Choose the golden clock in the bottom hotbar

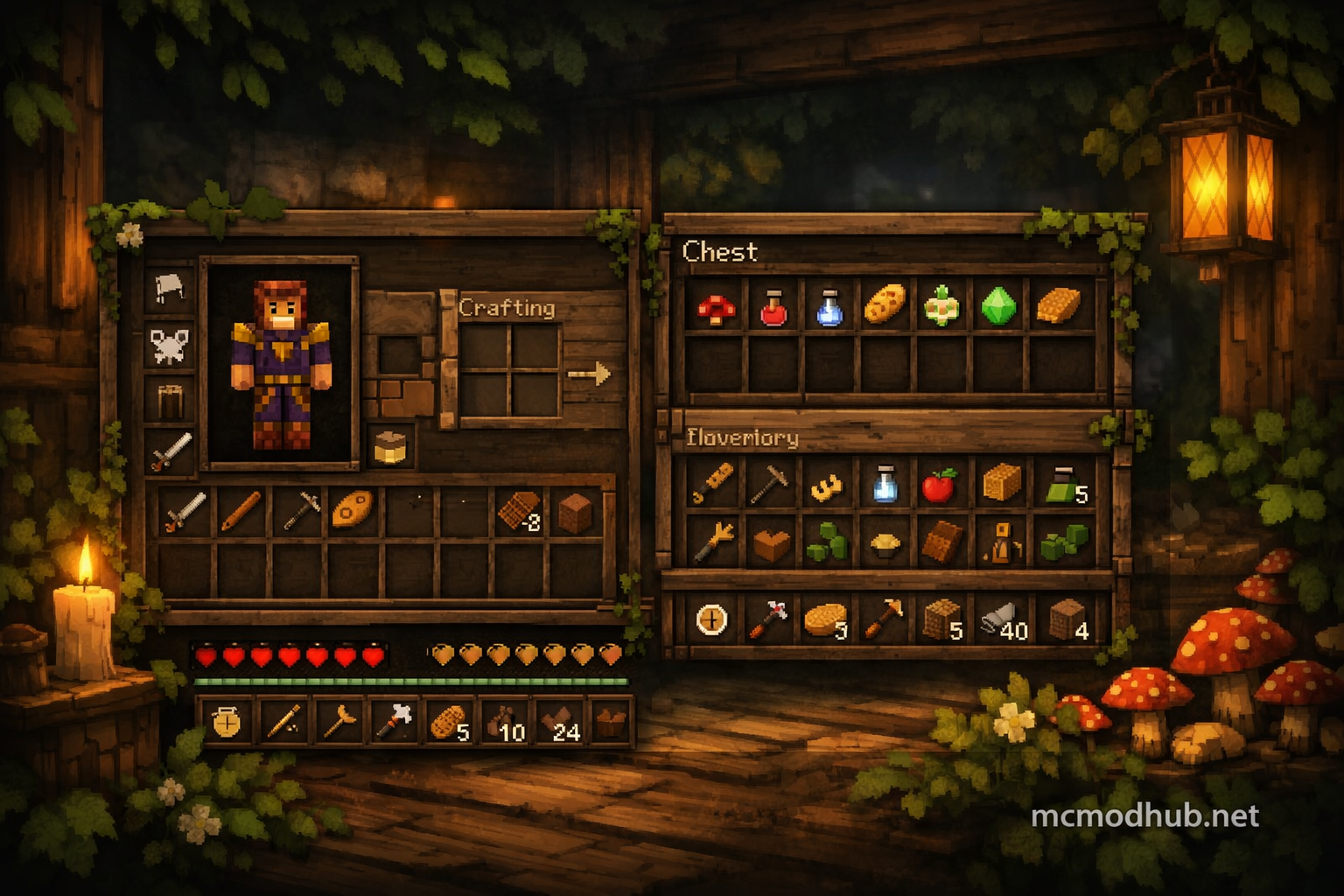[227, 722]
